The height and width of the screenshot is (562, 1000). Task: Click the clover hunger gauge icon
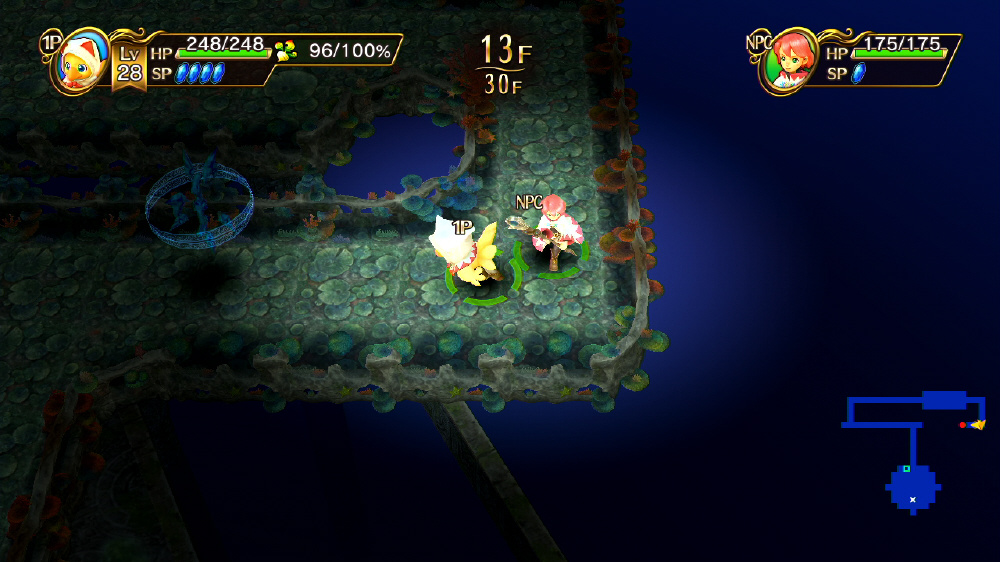[286, 50]
